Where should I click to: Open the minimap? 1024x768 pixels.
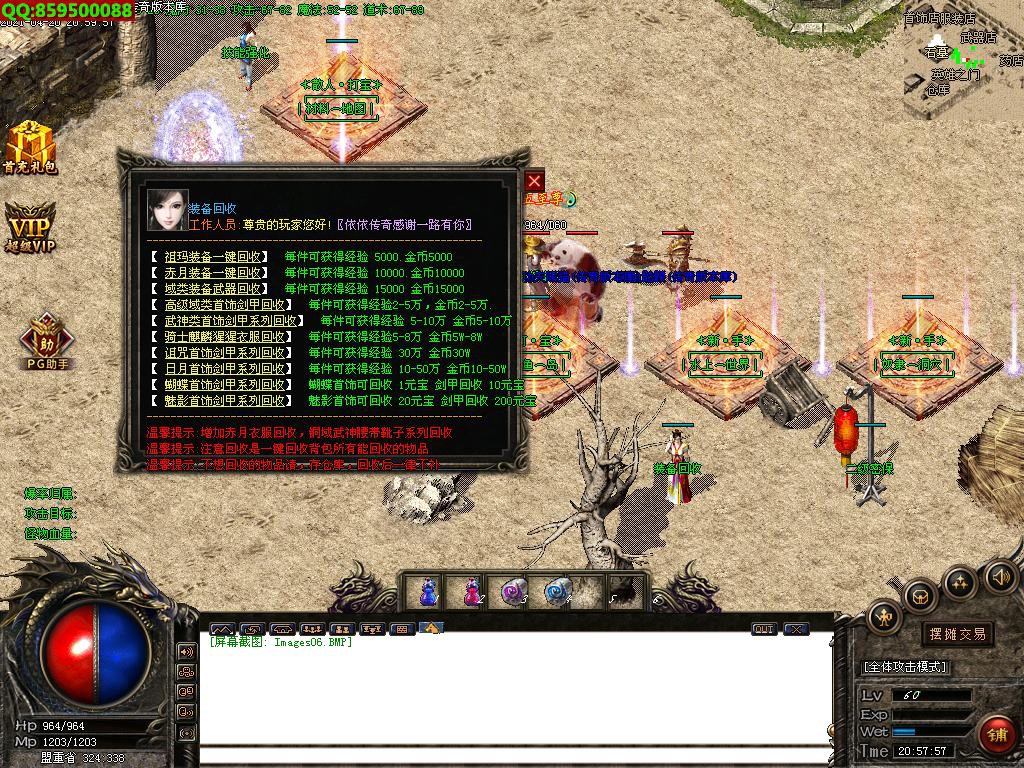pos(963,60)
